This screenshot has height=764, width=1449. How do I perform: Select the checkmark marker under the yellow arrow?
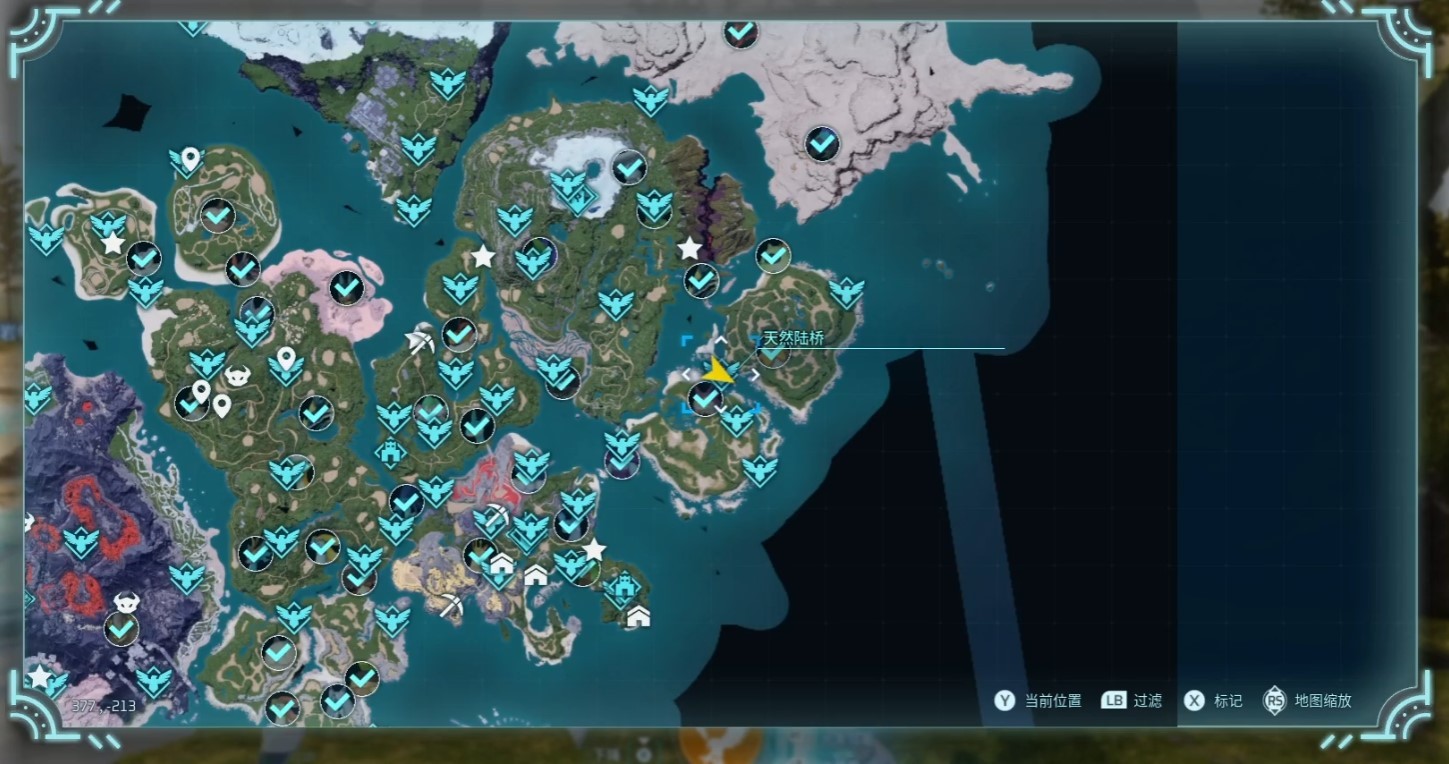(x=705, y=398)
